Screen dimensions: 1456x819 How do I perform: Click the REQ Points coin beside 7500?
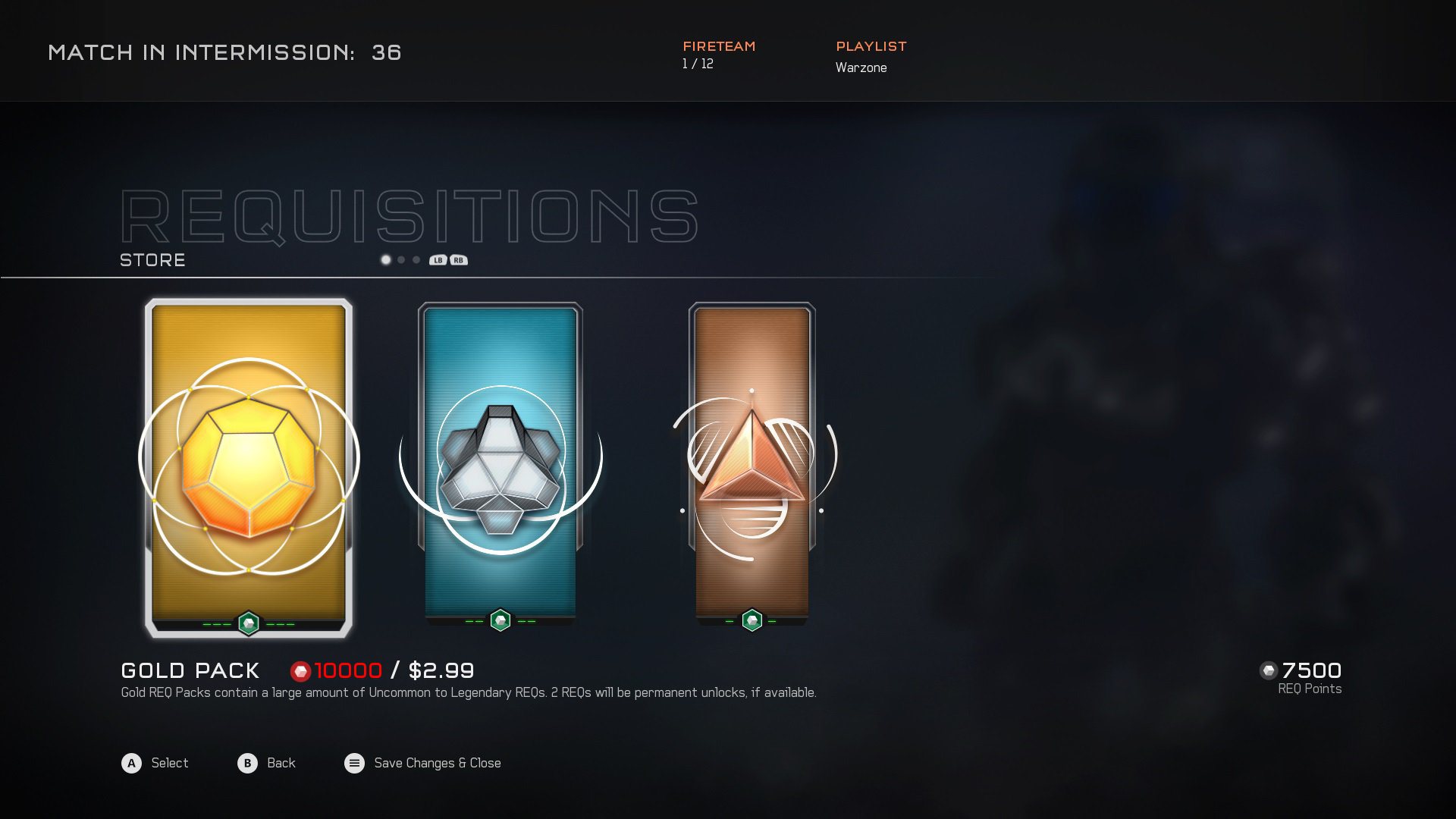(1268, 670)
